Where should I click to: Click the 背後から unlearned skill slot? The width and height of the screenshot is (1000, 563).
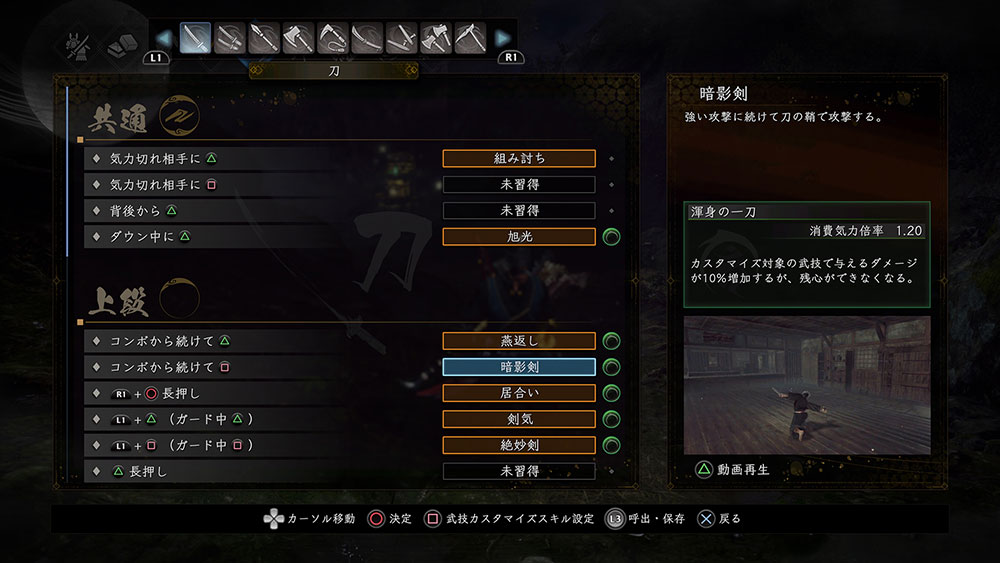pos(519,211)
